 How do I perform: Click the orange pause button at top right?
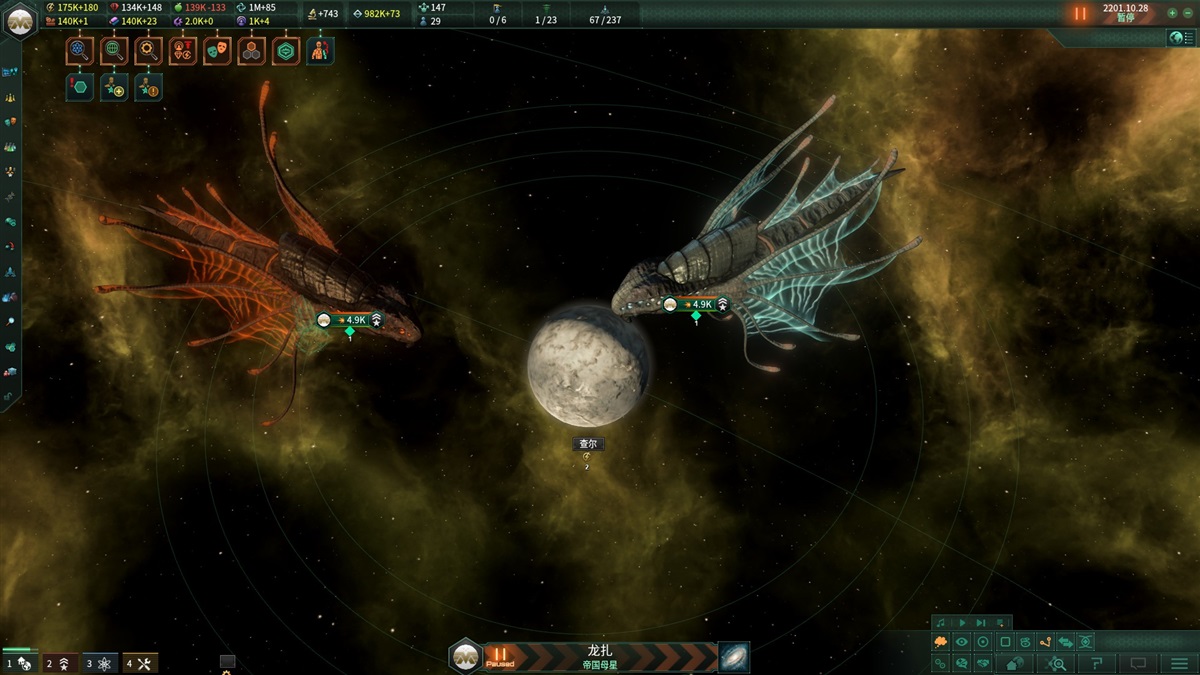[x=1080, y=14]
